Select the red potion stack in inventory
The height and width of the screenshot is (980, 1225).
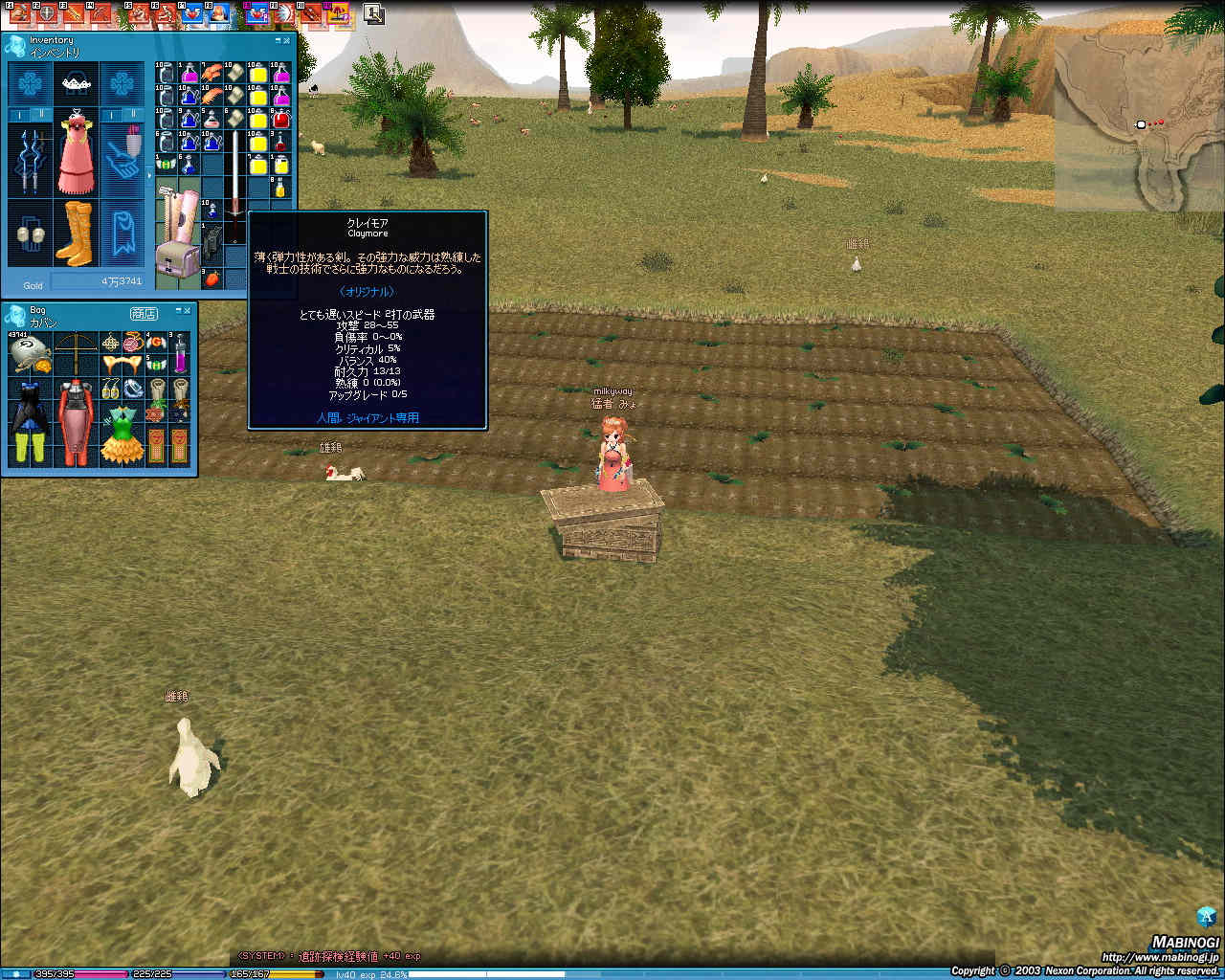pos(280,120)
